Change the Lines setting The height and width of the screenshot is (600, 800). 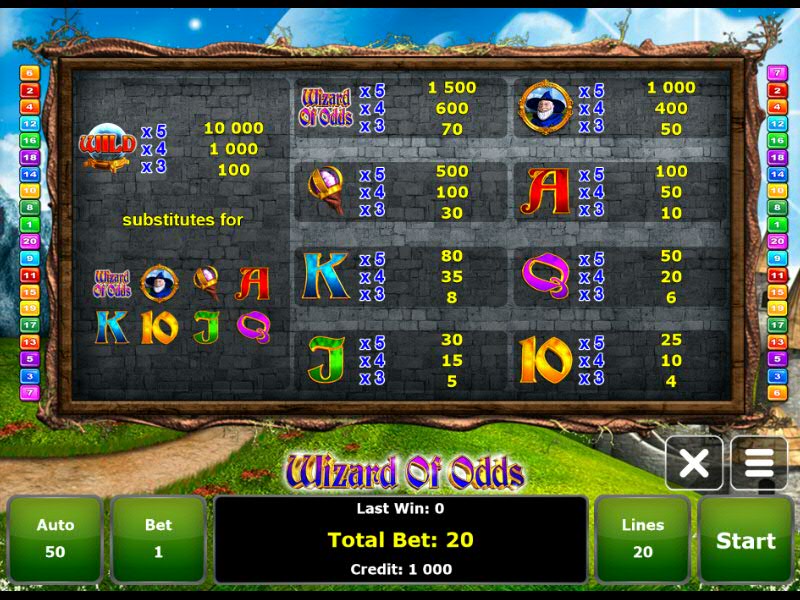642,539
